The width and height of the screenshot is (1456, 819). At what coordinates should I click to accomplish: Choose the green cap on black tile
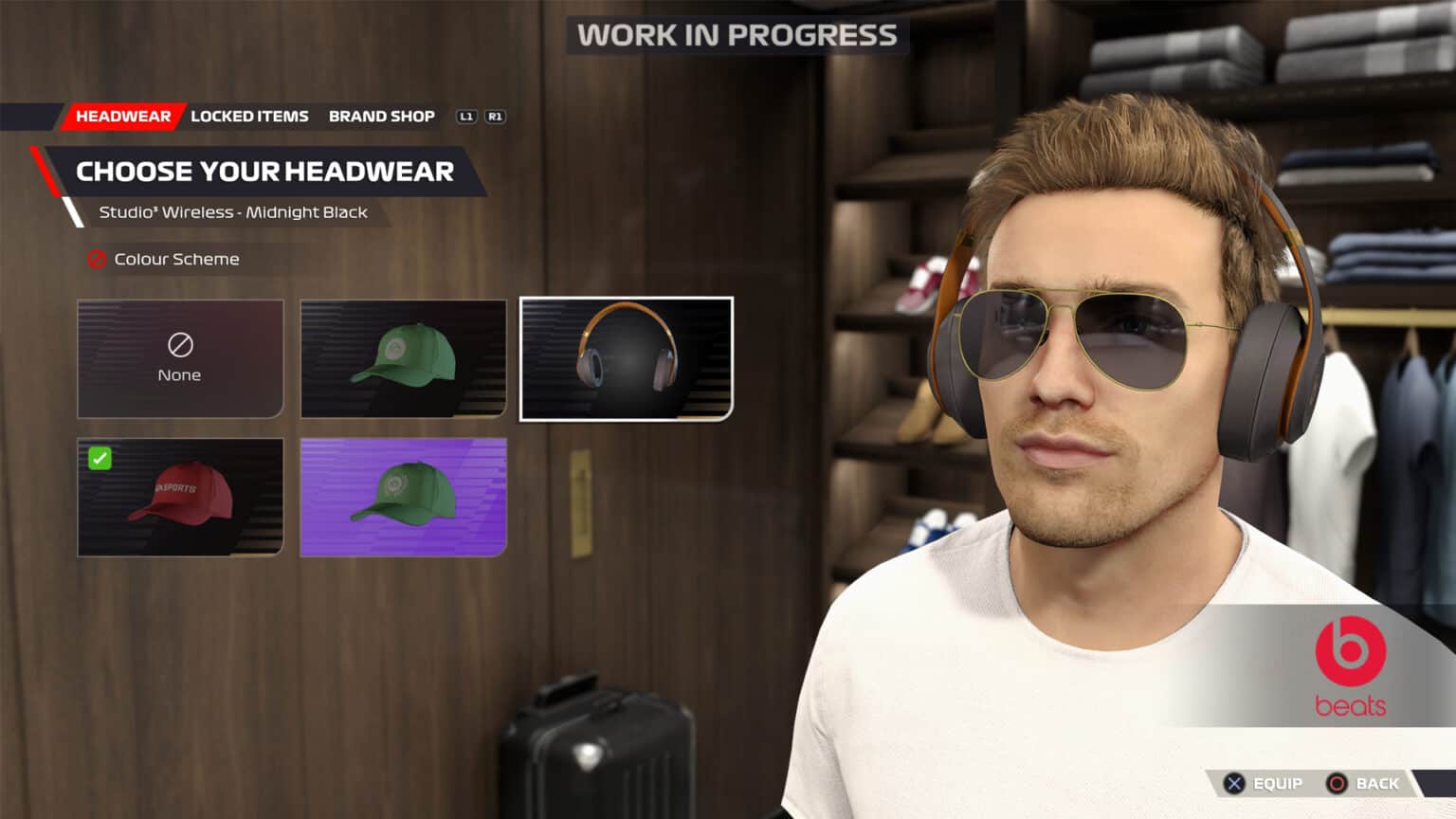(x=403, y=359)
